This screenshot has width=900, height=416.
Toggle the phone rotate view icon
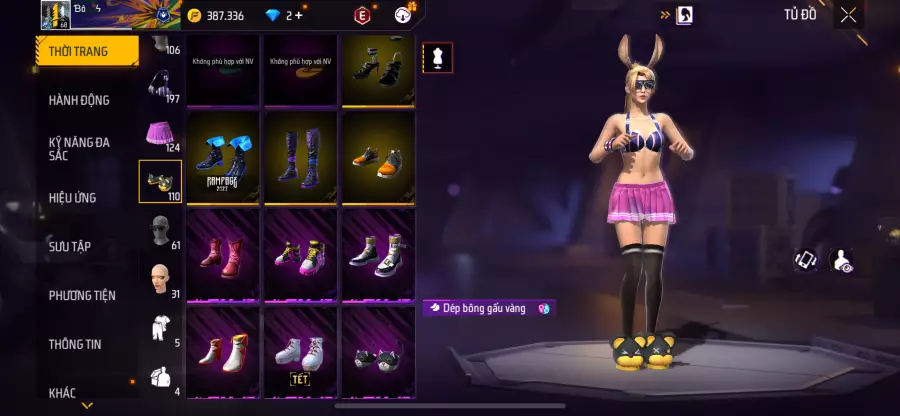coord(807,260)
